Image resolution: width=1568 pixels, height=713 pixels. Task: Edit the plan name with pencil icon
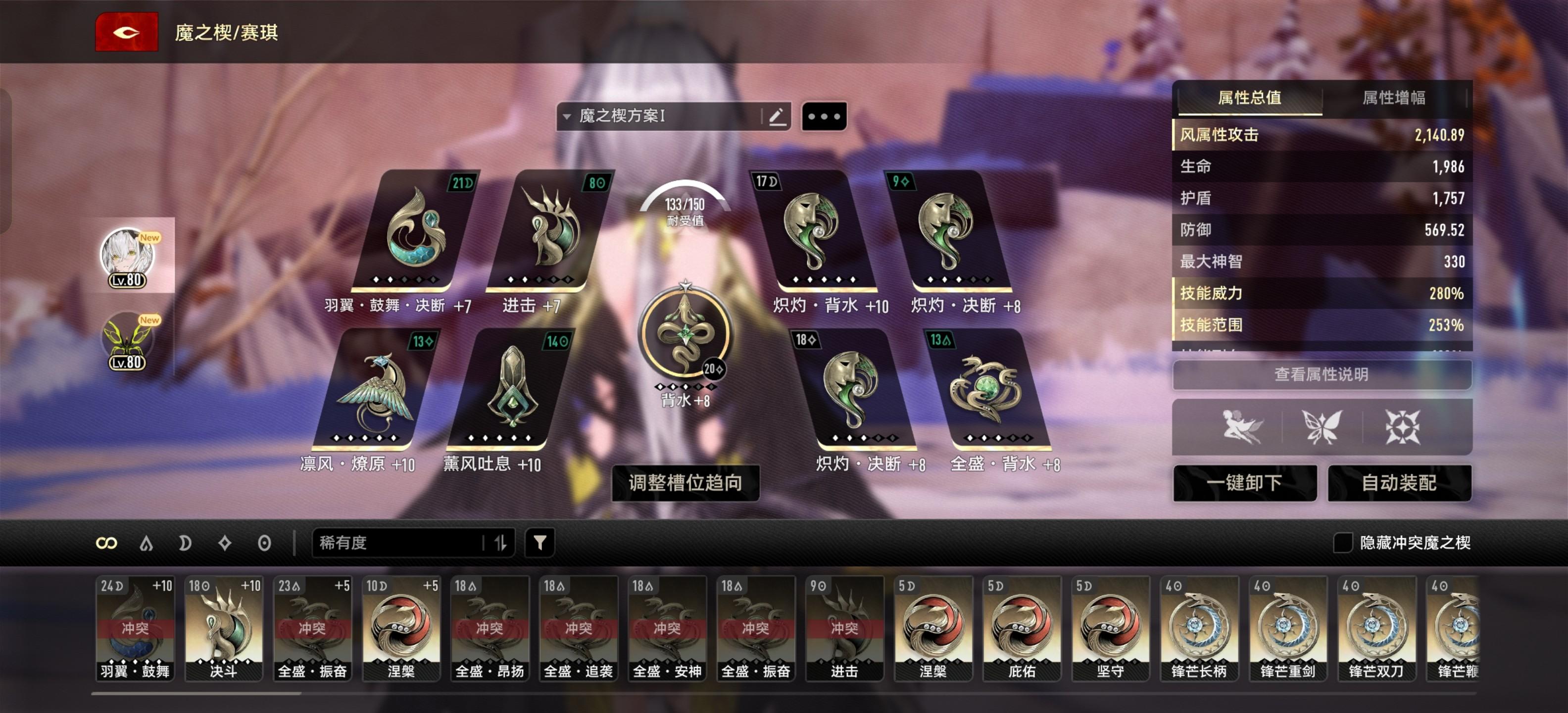[x=777, y=116]
